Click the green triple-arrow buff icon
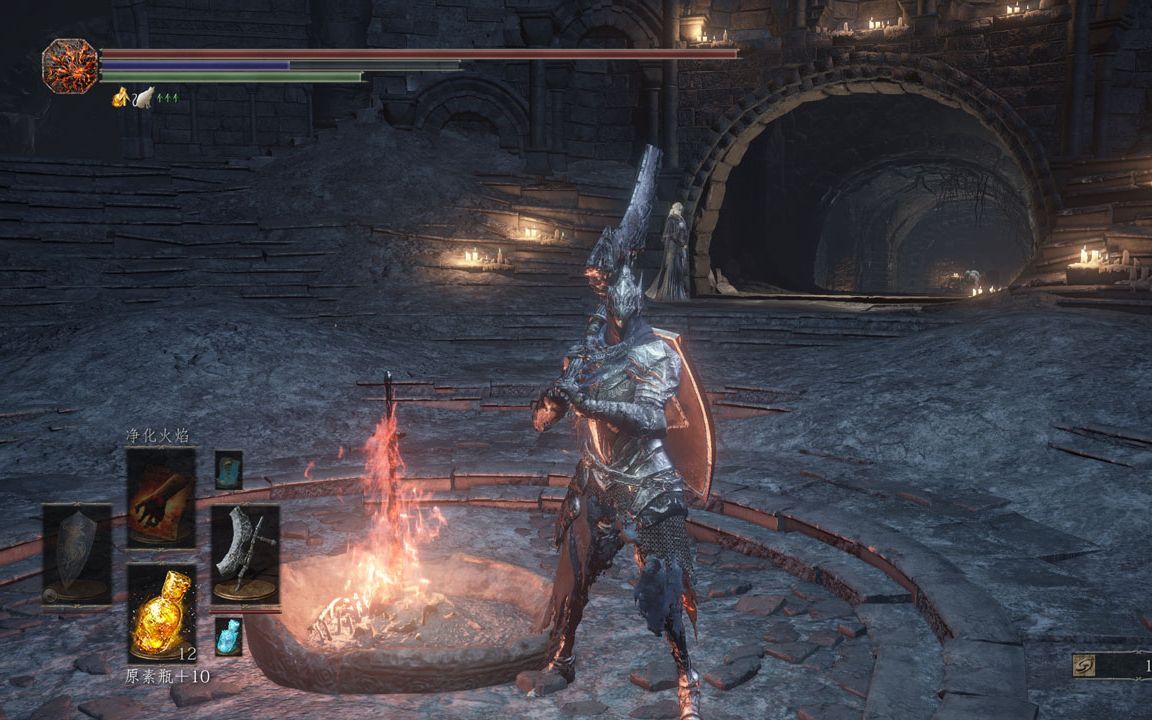1152x720 pixels. (x=167, y=97)
